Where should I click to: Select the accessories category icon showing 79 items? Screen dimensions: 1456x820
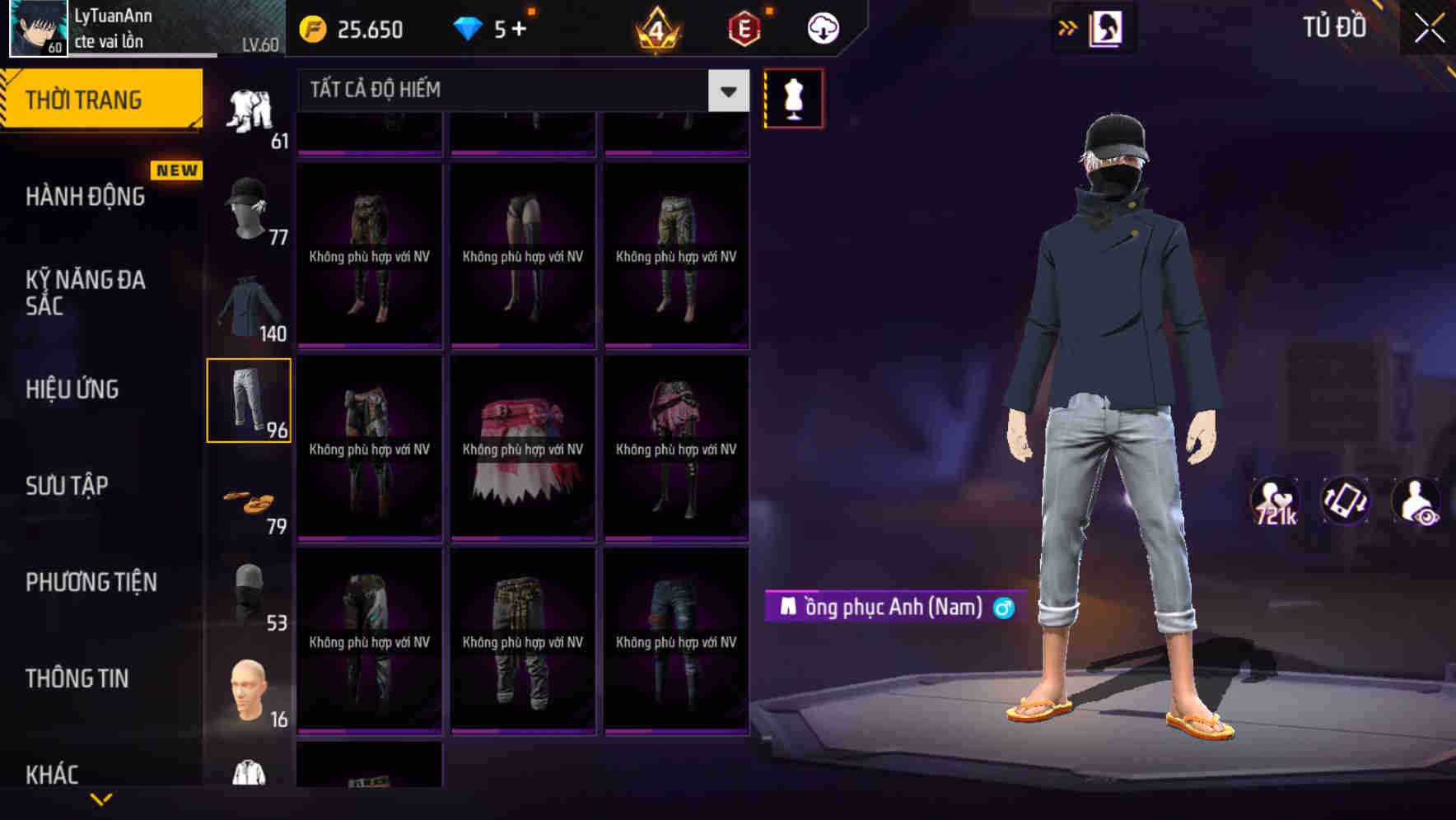[x=249, y=498]
